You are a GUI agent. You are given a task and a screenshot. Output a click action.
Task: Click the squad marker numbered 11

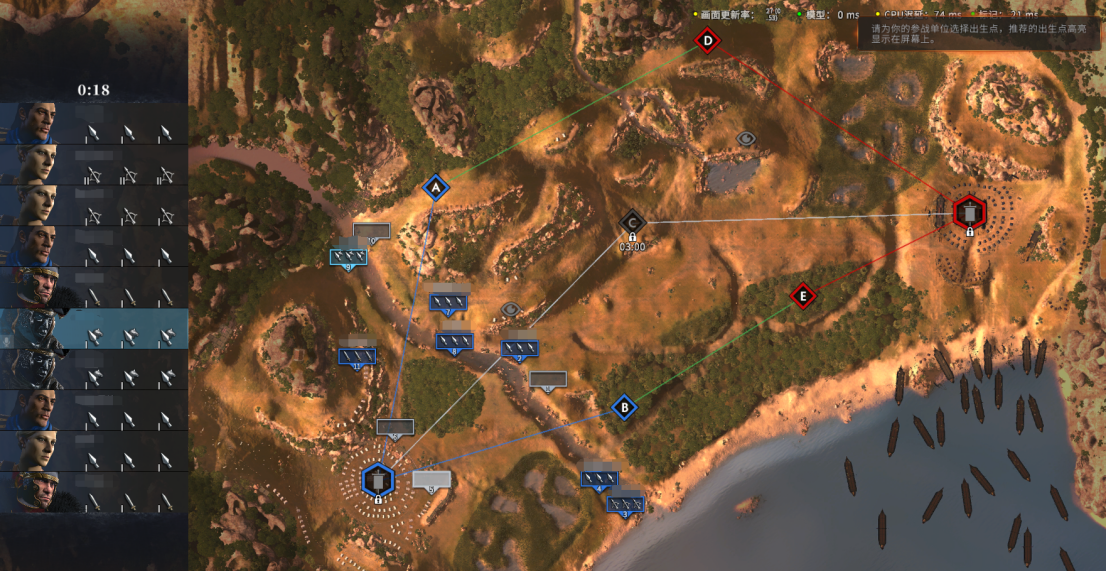[357, 356]
